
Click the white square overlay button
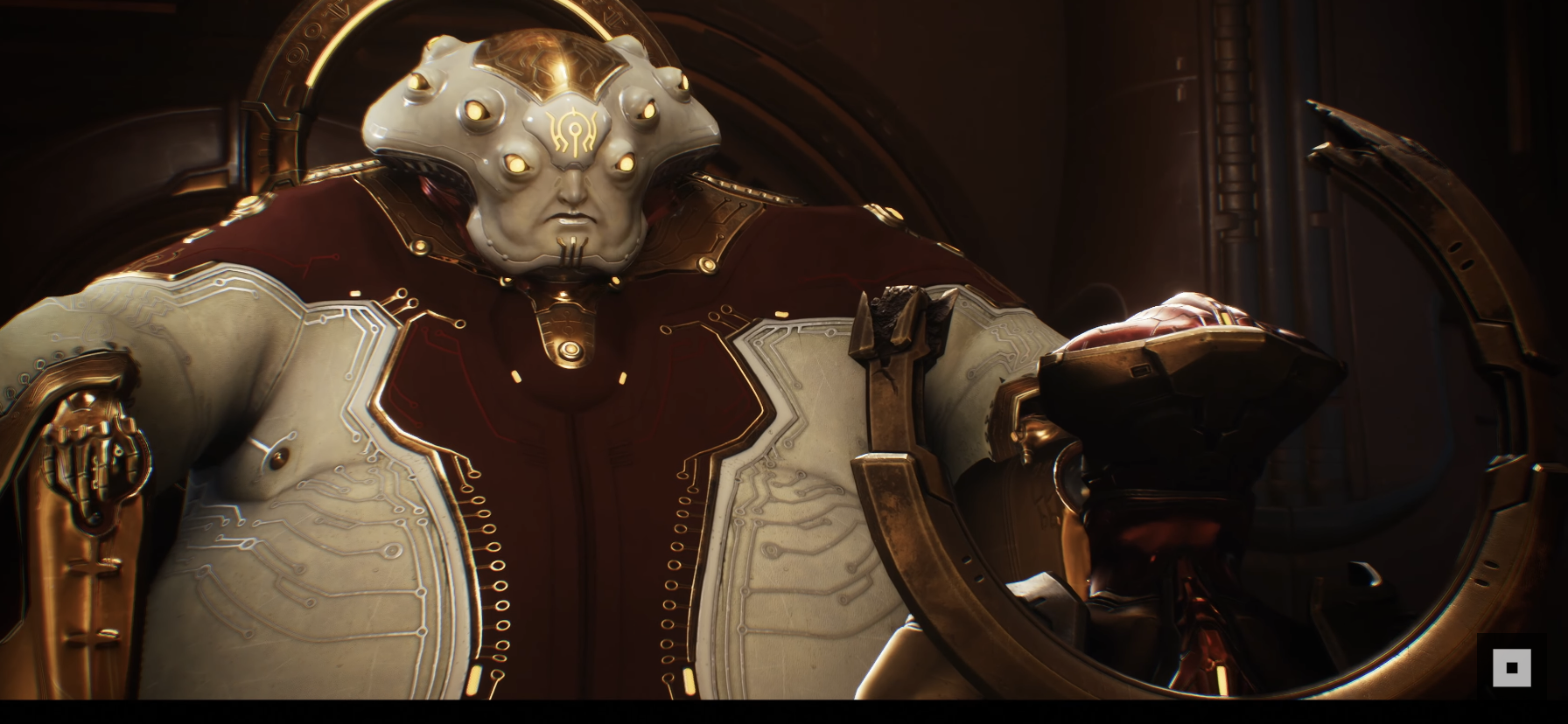[1511, 667]
